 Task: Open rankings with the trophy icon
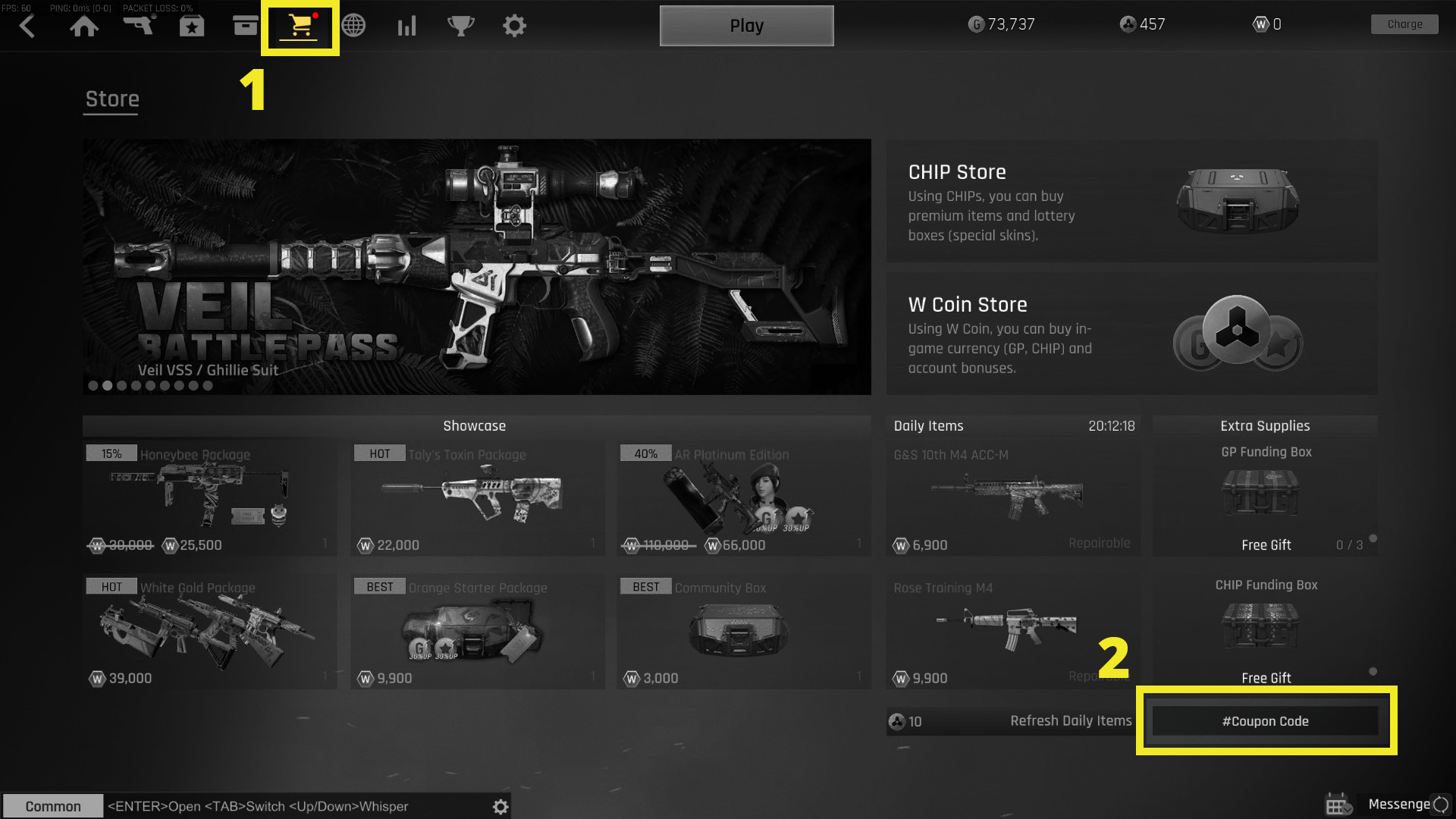coord(461,25)
